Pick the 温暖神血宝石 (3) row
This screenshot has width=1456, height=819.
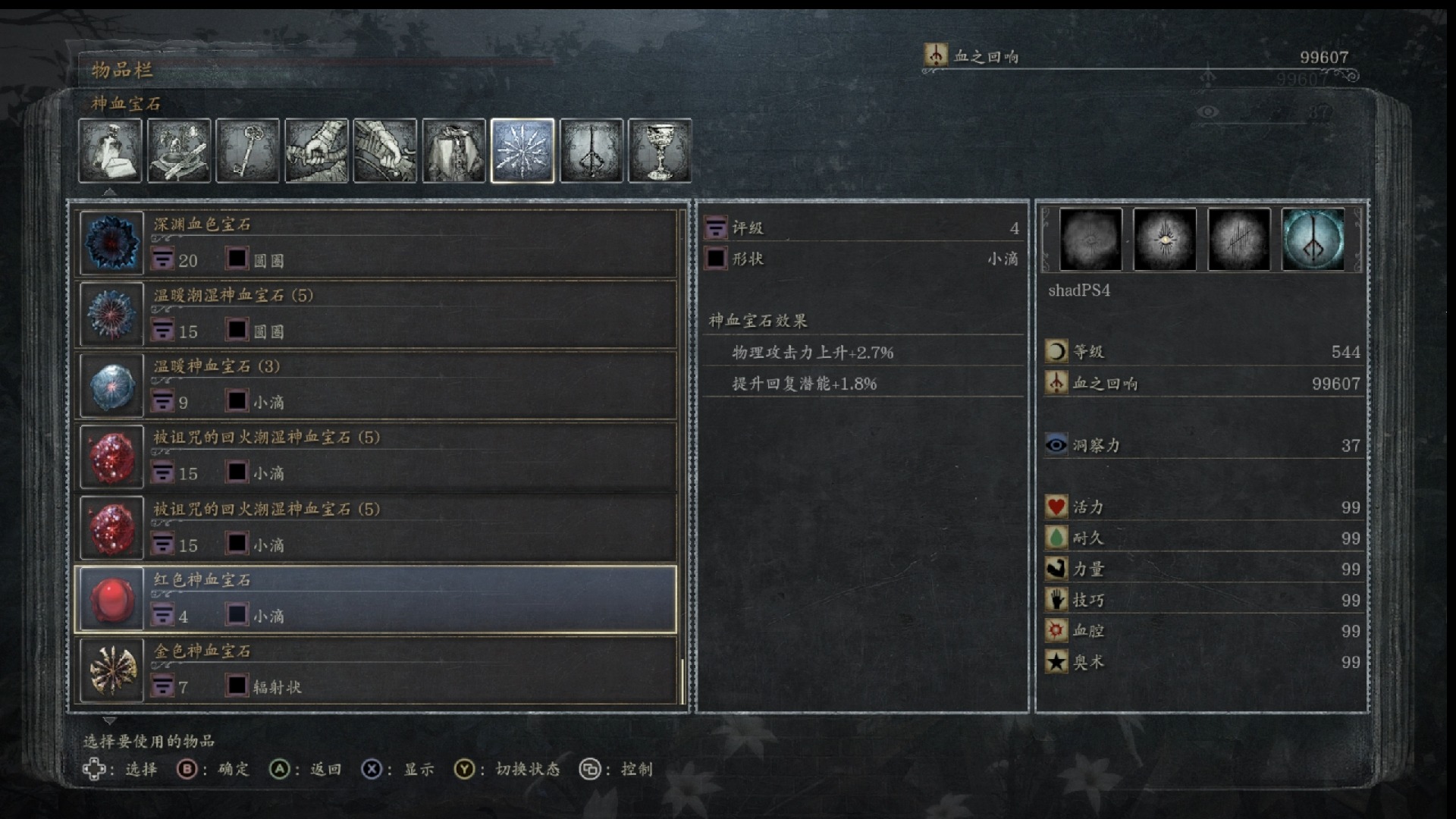point(377,384)
